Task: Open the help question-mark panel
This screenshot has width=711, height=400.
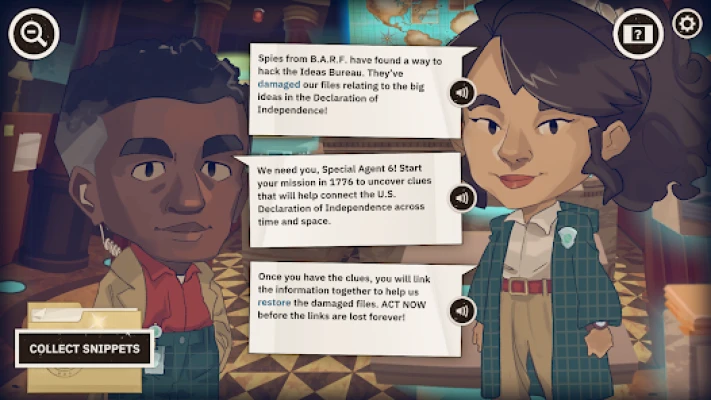Action: (637, 34)
